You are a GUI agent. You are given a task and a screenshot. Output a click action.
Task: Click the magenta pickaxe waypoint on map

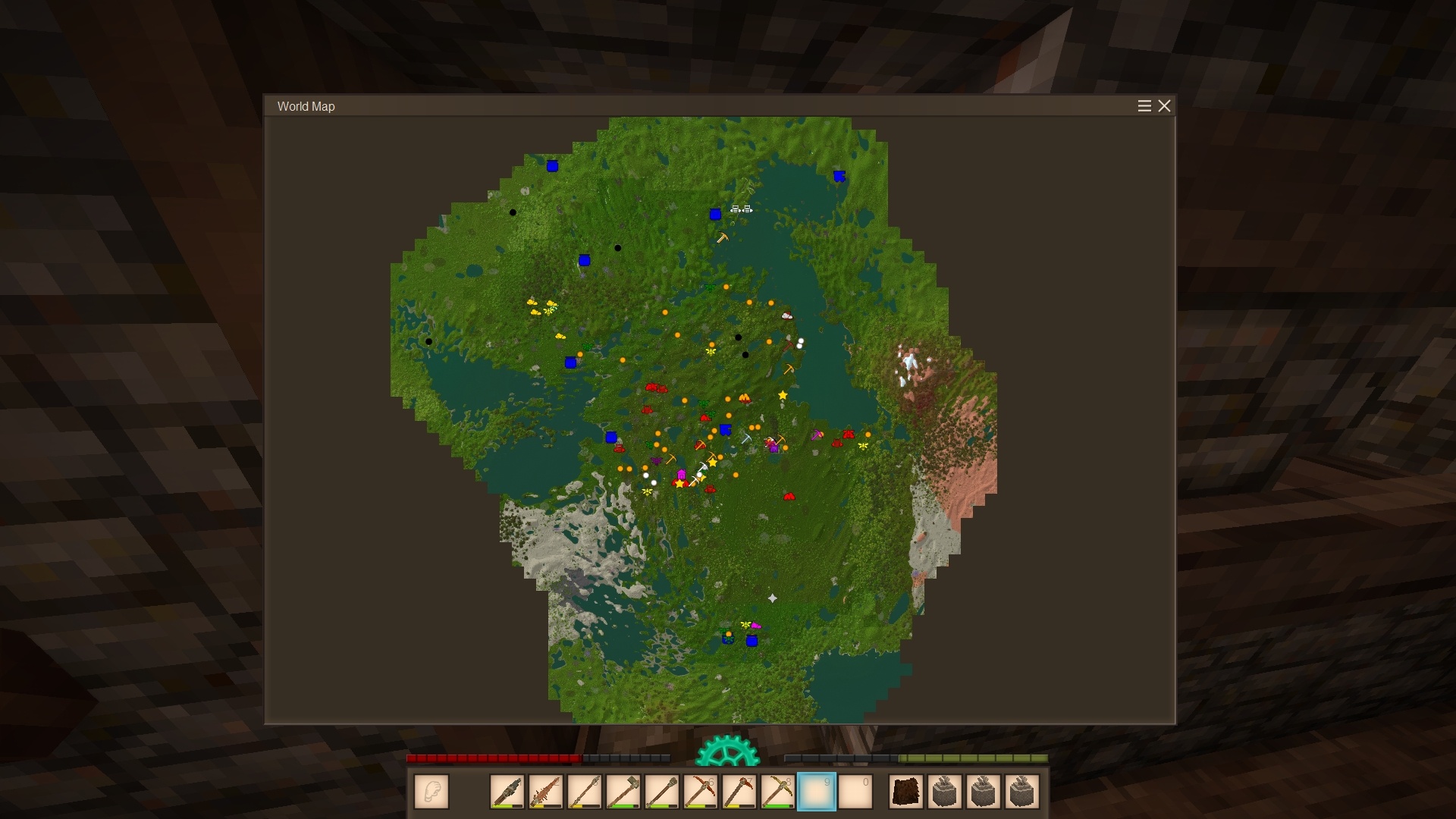[817, 435]
